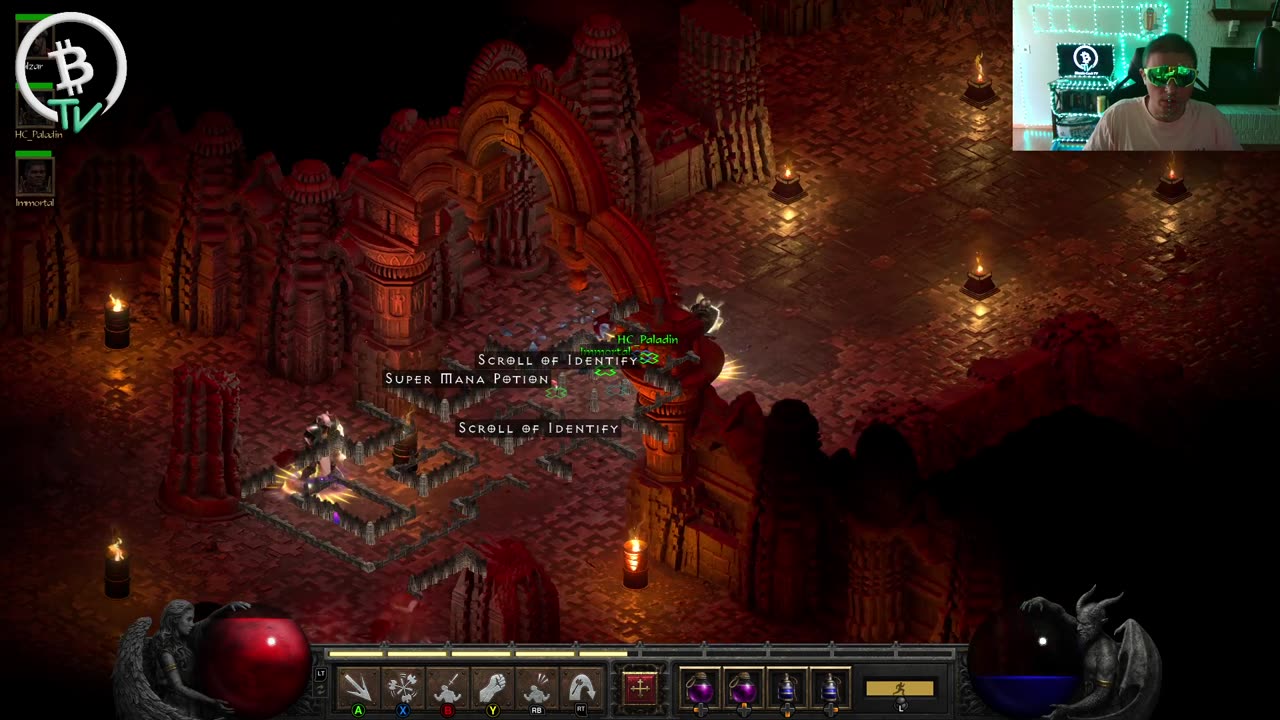1280x720 pixels.
Task: Use the spinning axes skill
Action: click(x=403, y=688)
